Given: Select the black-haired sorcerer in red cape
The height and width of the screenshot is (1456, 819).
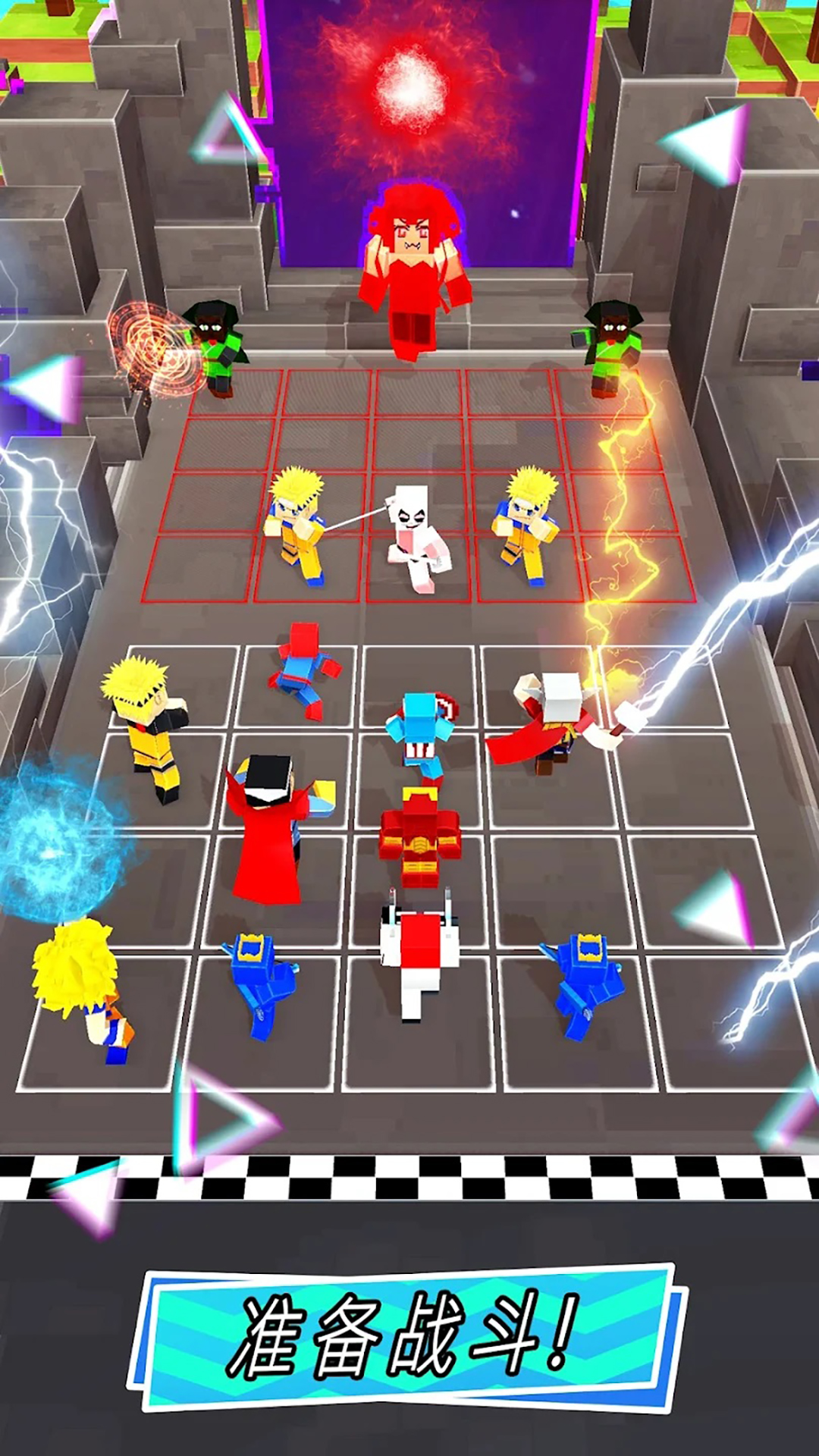Looking at the screenshot, I should pyautogui.click(x=269, y=827).
